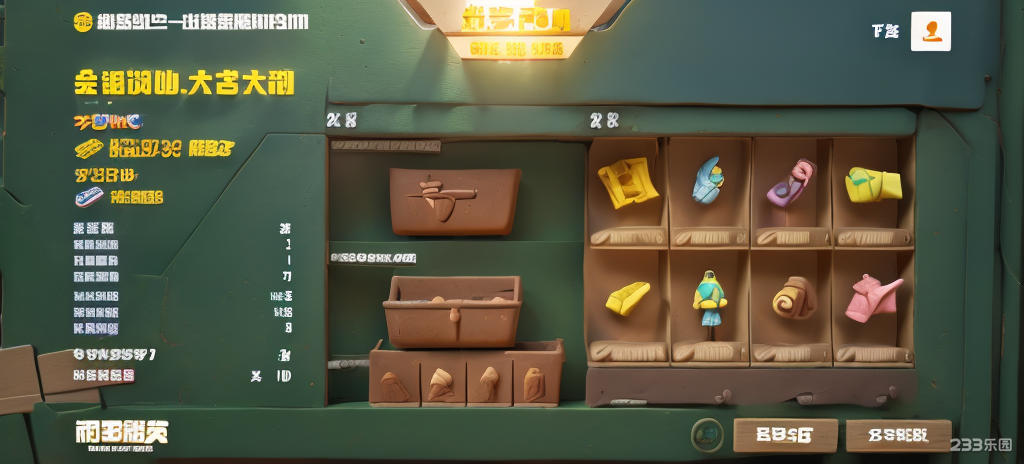
Task: Select the yellow folded cloth item
Action: point(628,183)
